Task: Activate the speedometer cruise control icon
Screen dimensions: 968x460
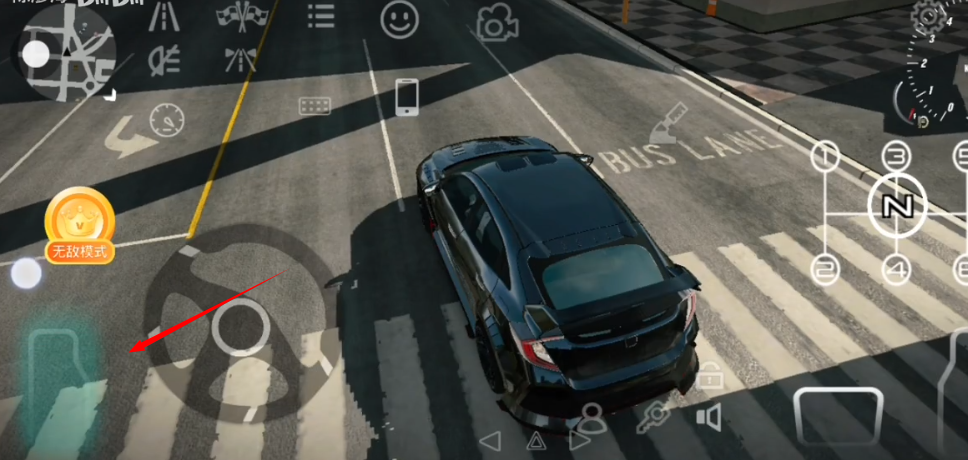Action: tap(167, 122)
